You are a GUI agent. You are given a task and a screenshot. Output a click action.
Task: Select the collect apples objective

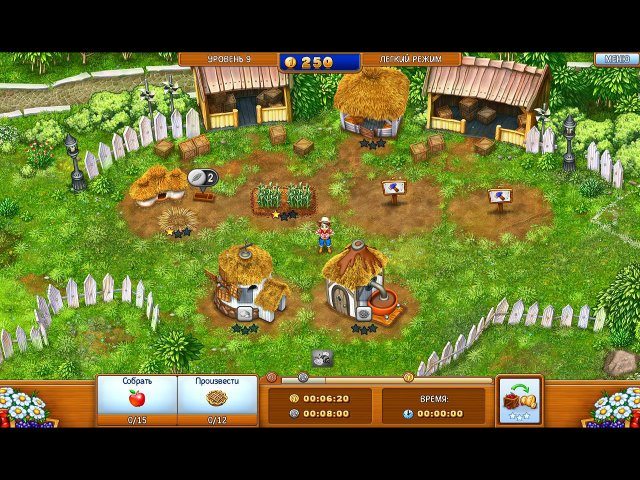pyautogui.click(x=137, y=399)
